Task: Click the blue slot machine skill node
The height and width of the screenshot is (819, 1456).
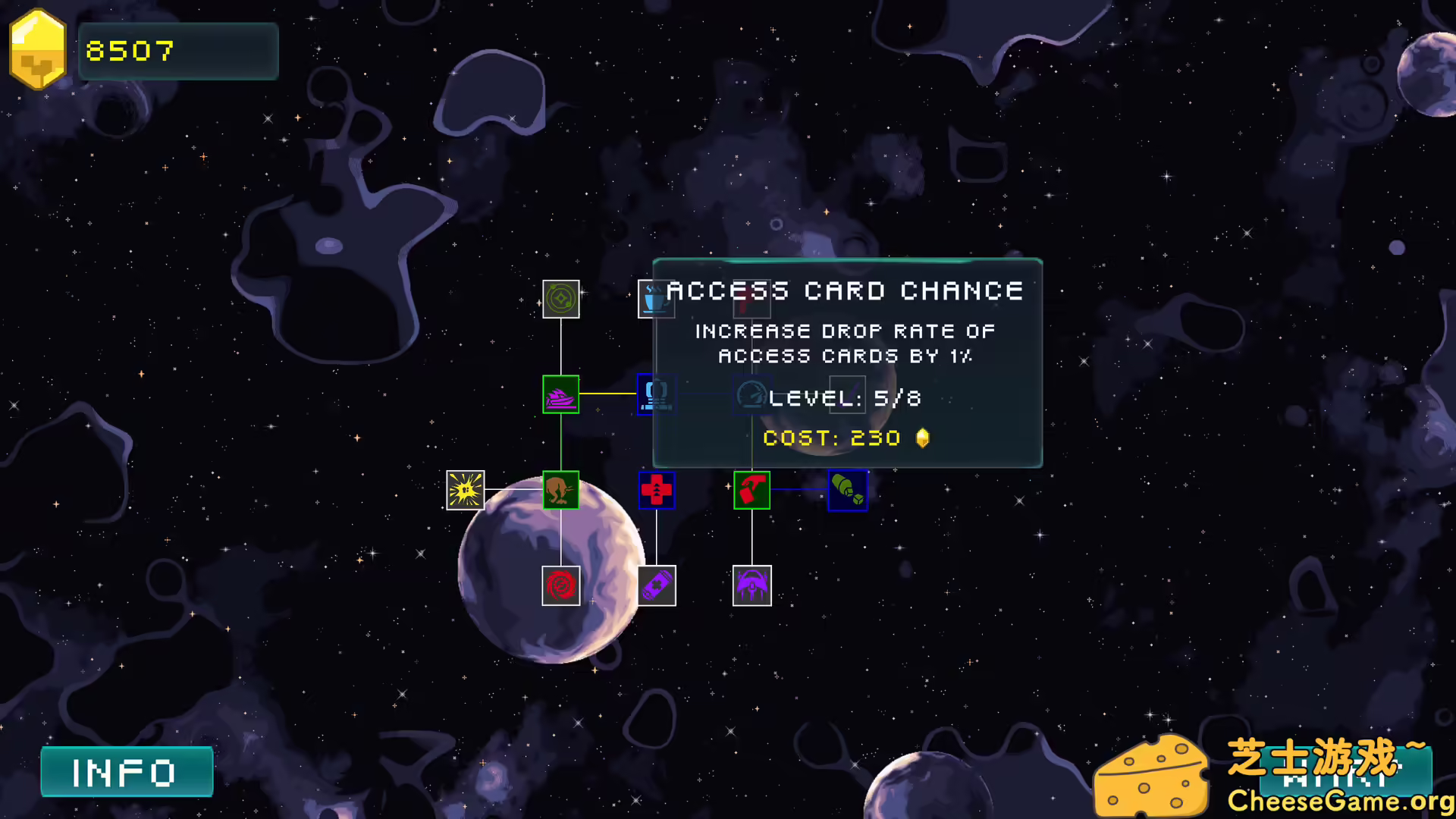Action: tap(657, 394)
